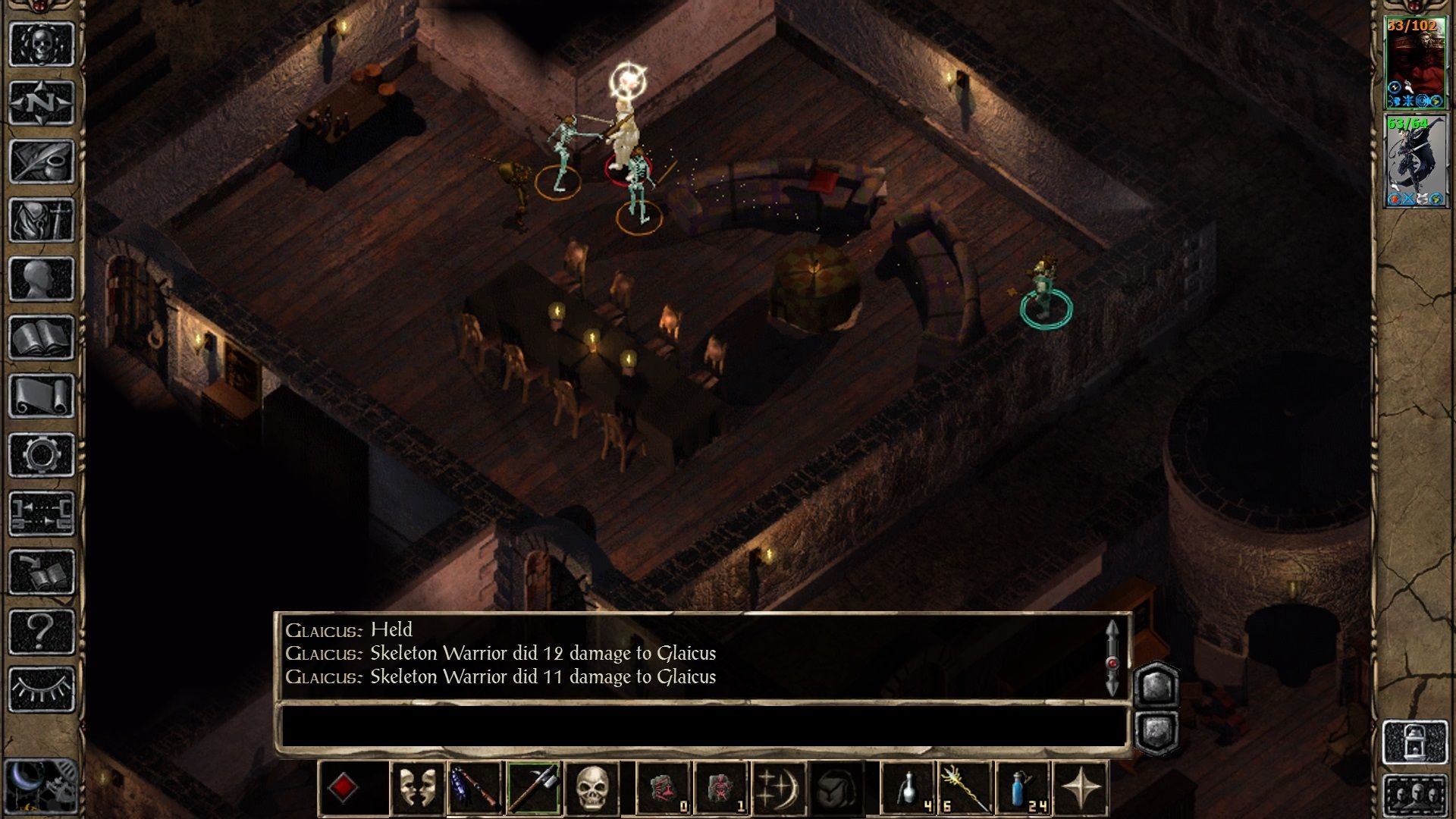The image size is (1456, 819).
Task: Use the blue potion quick item
Action: [1022, 789]
